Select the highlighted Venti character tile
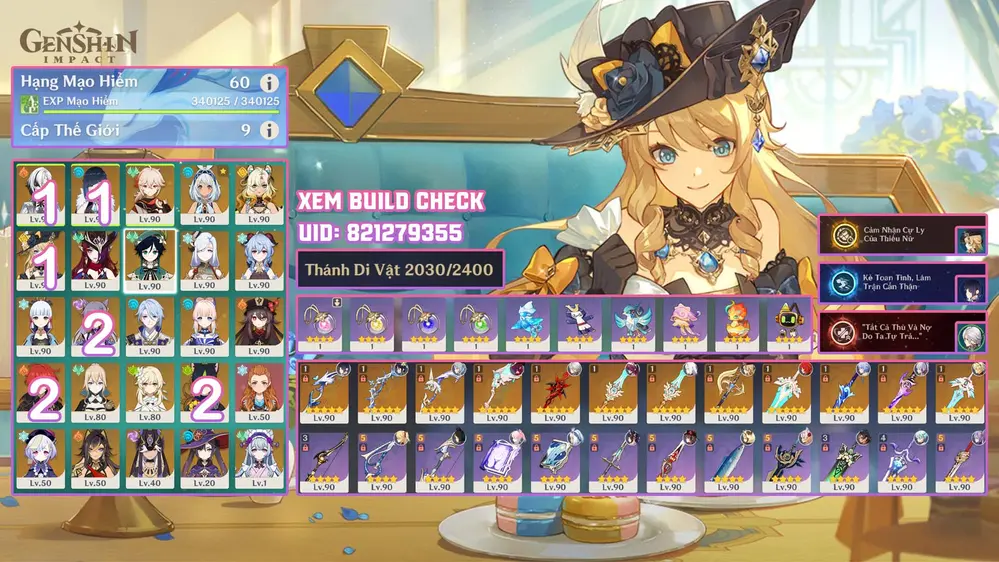This screenshot has height=562, width=999. pos(149,259)
